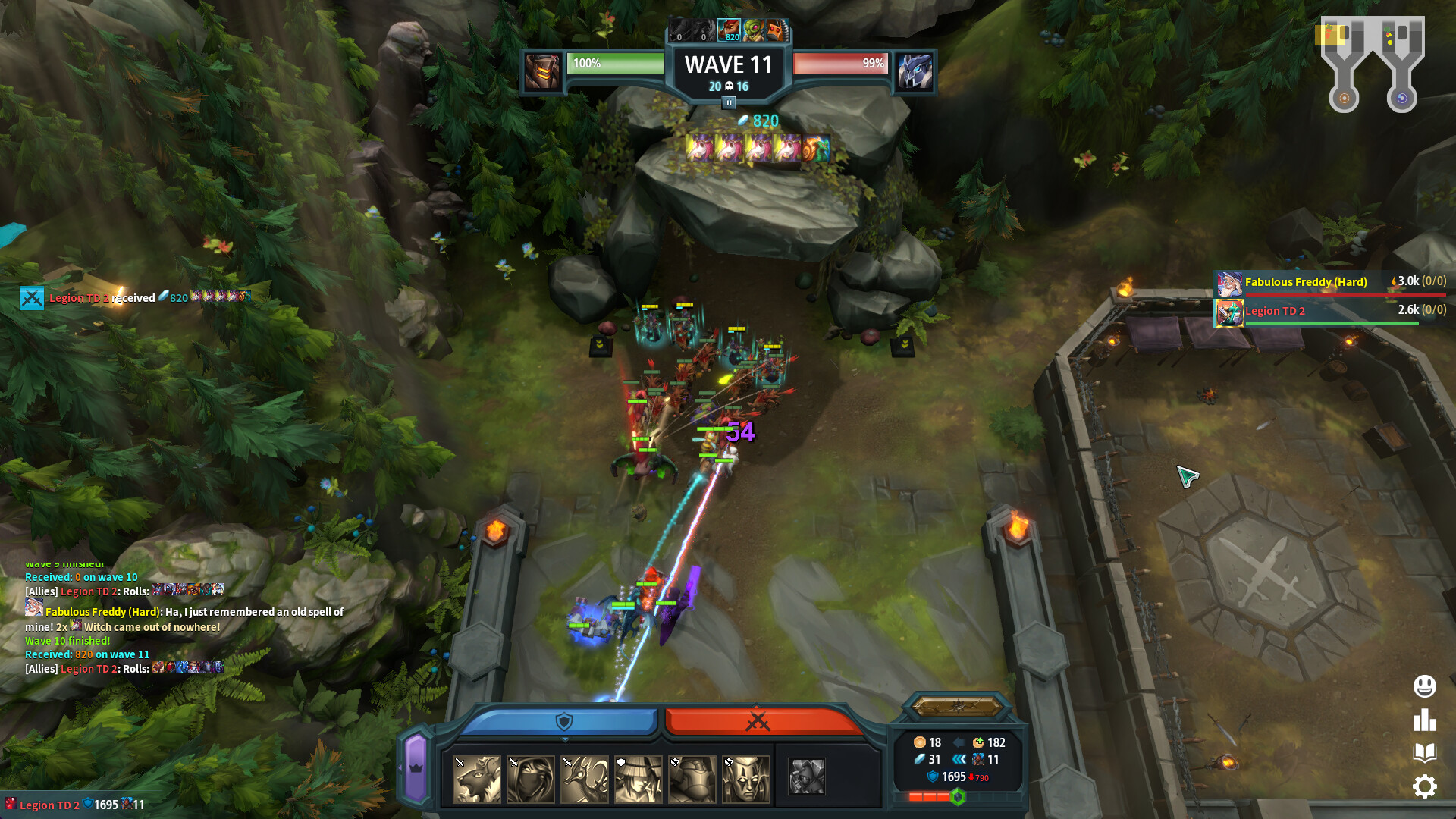Switch to the blue shield fighters tab

[561, 721]
